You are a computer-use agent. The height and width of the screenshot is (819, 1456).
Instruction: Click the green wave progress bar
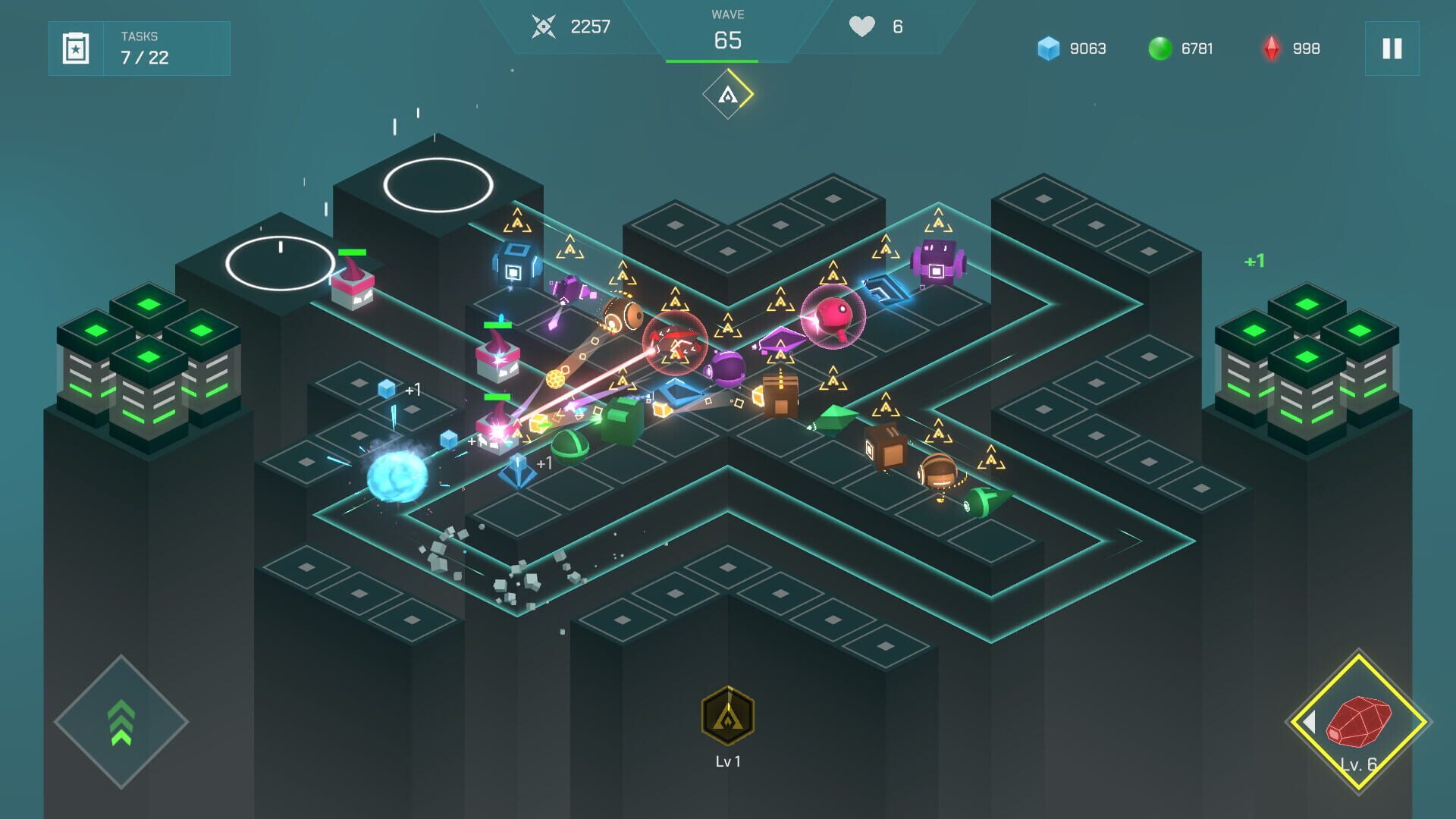[726, 63]
